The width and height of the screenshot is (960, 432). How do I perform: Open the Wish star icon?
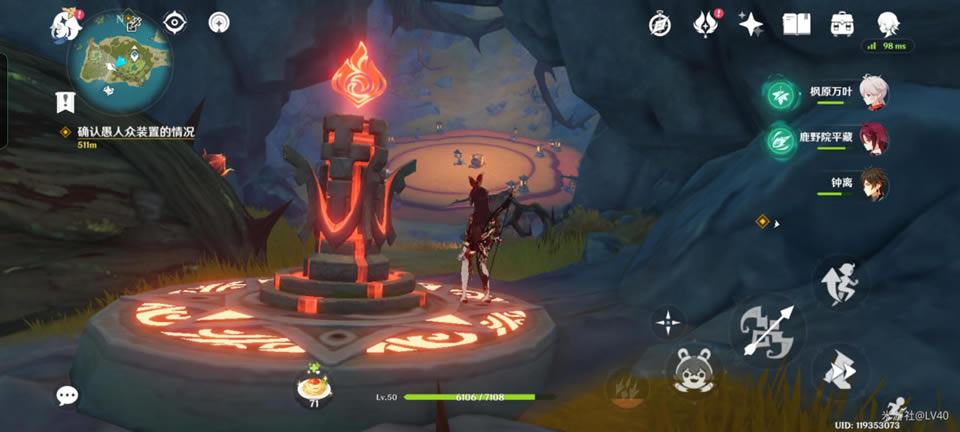point(751,24)
